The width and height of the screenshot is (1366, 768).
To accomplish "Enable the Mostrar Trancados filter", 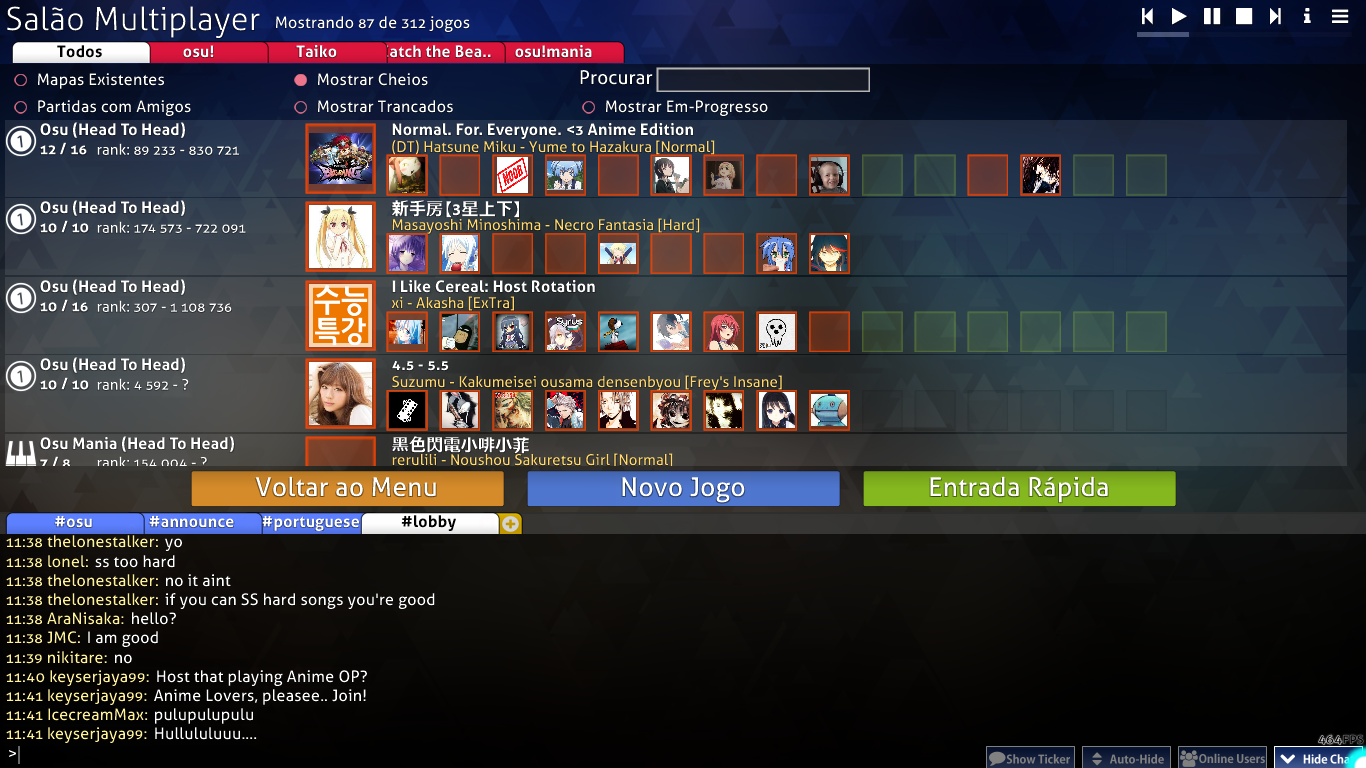I will pos(302,106).
